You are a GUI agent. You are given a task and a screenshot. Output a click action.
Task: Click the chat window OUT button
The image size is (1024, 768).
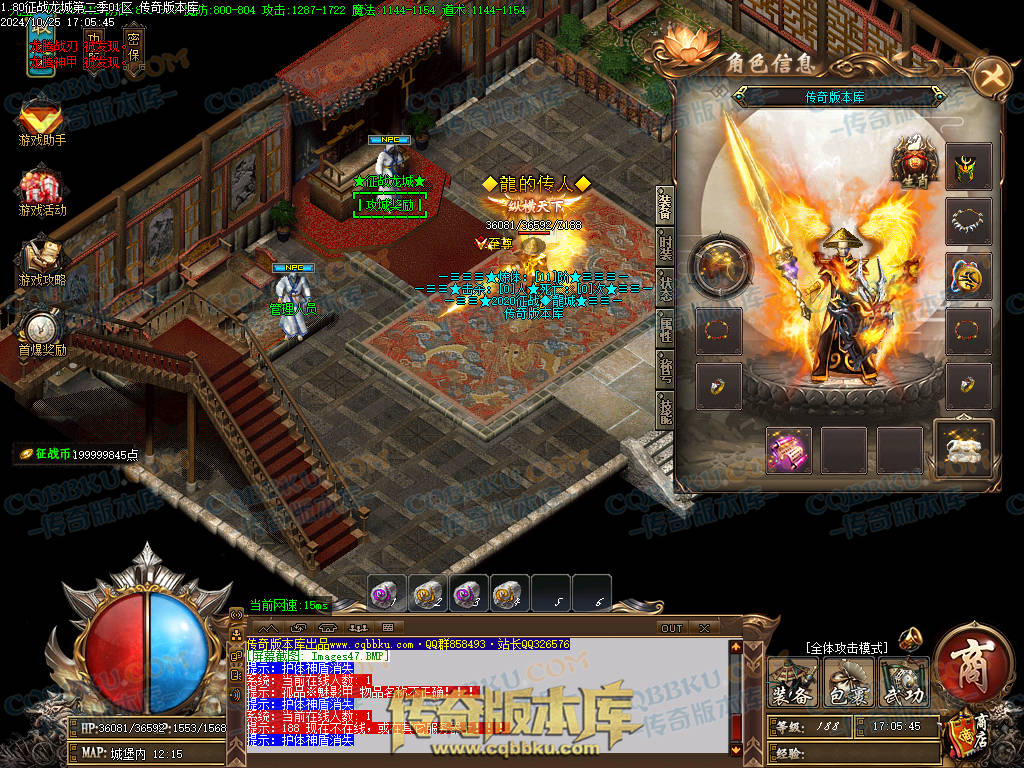click(x=672, y=628)
